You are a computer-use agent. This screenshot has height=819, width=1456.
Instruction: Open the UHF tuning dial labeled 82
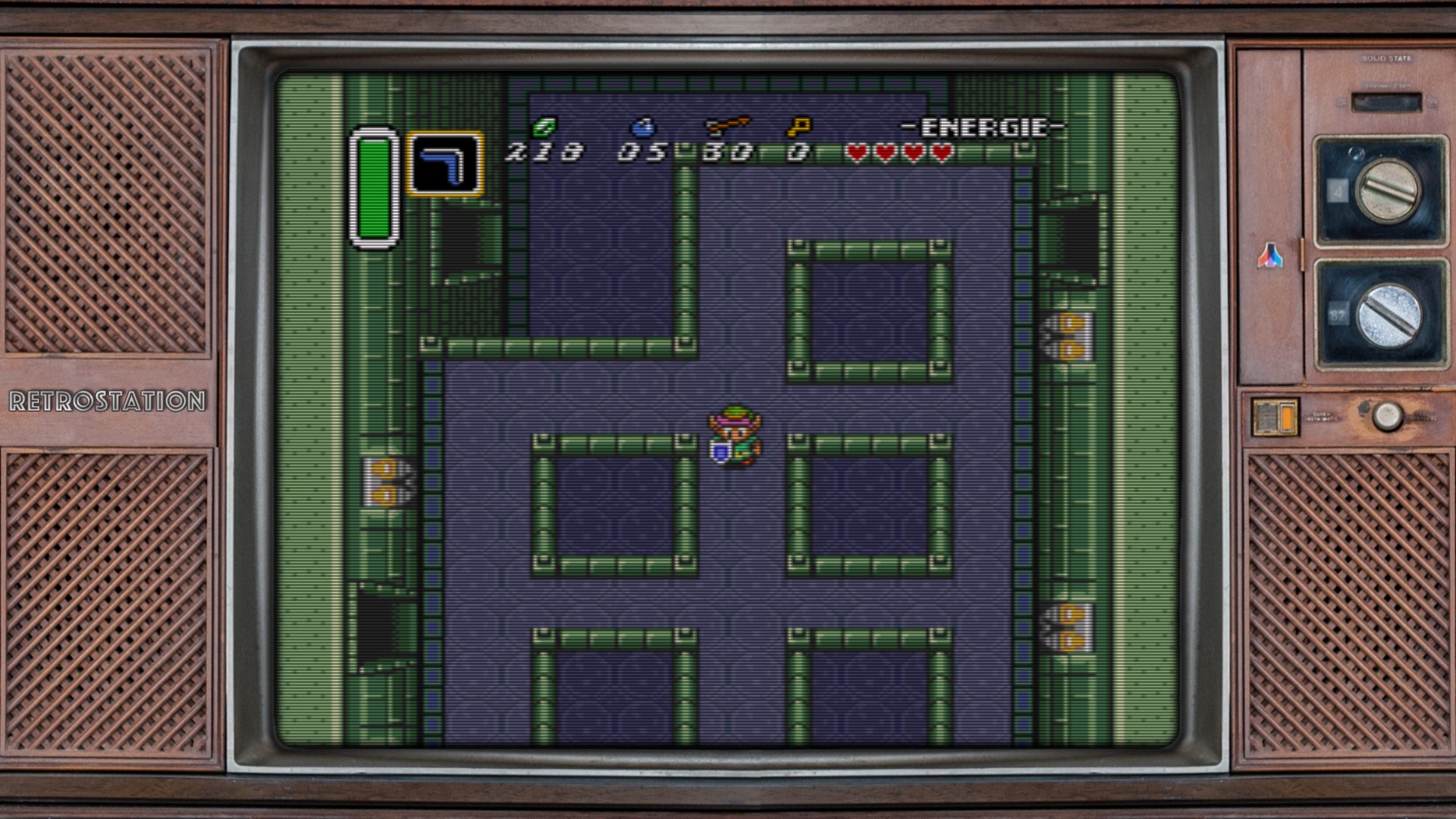tap(1390, 316)
